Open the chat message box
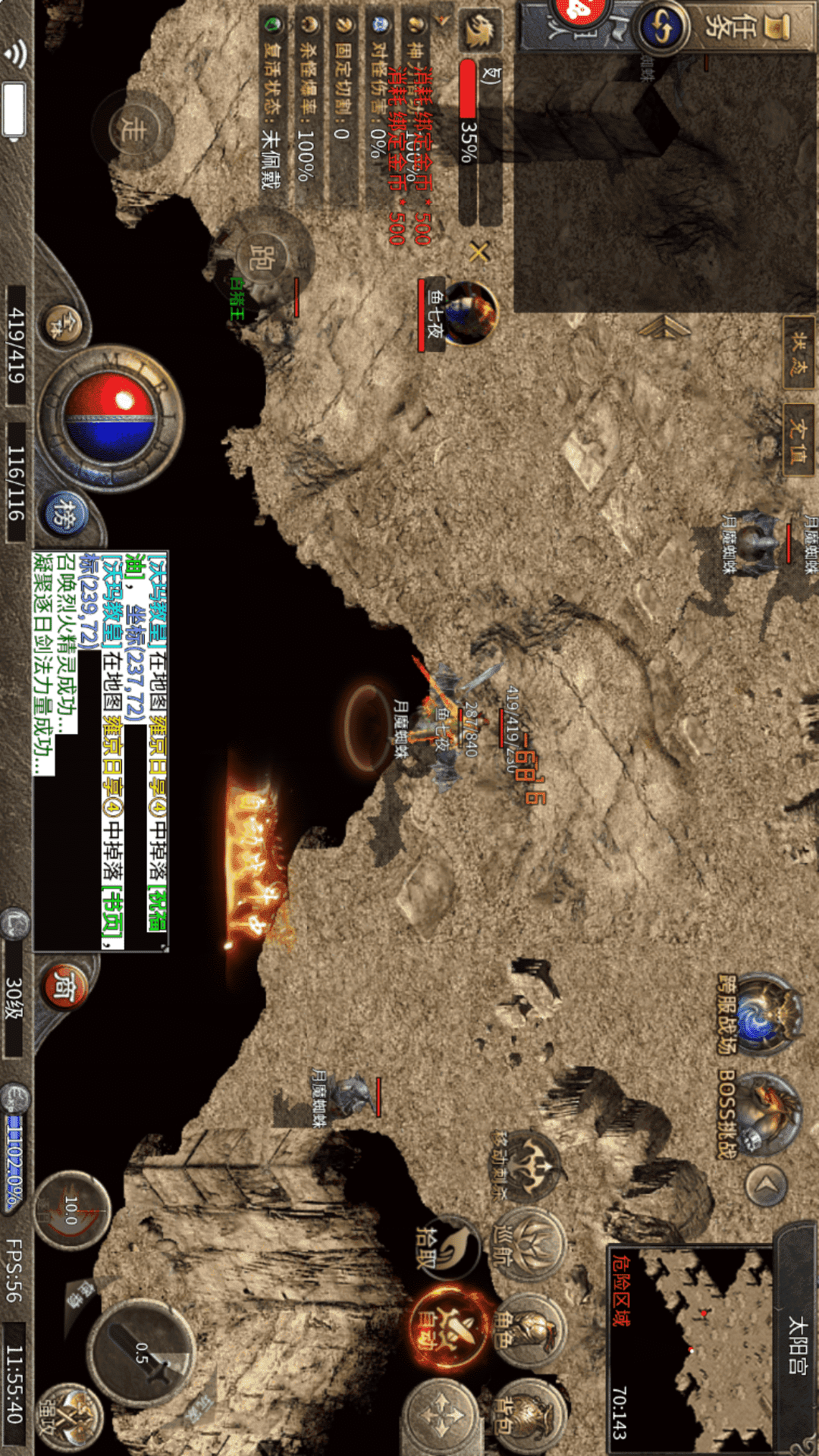The image size is (819, 1456). [100, 751]
